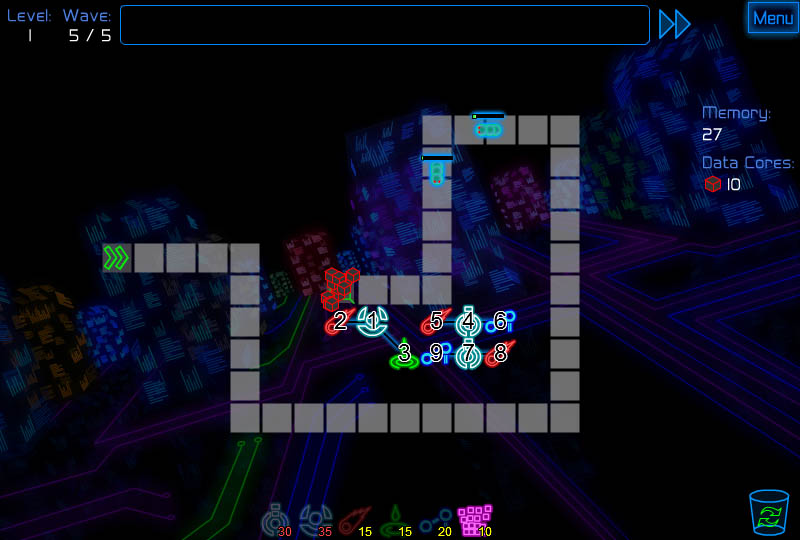Activate the fast-forward double arrow
The width and height of the screenshot is (800, 540).
(x=675, y=24)
